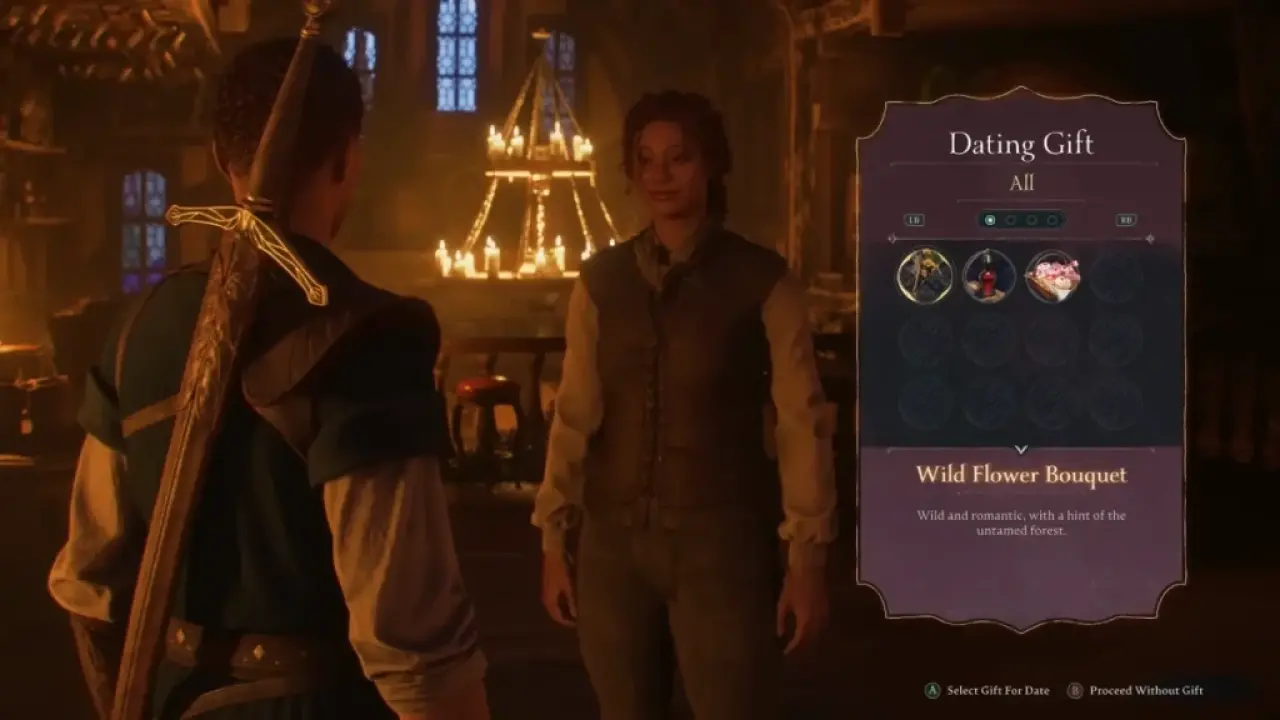Viewport: 1280px width, 720px height.
Task: Click the page indicator progress strip
Action: tap(1022, 220)
